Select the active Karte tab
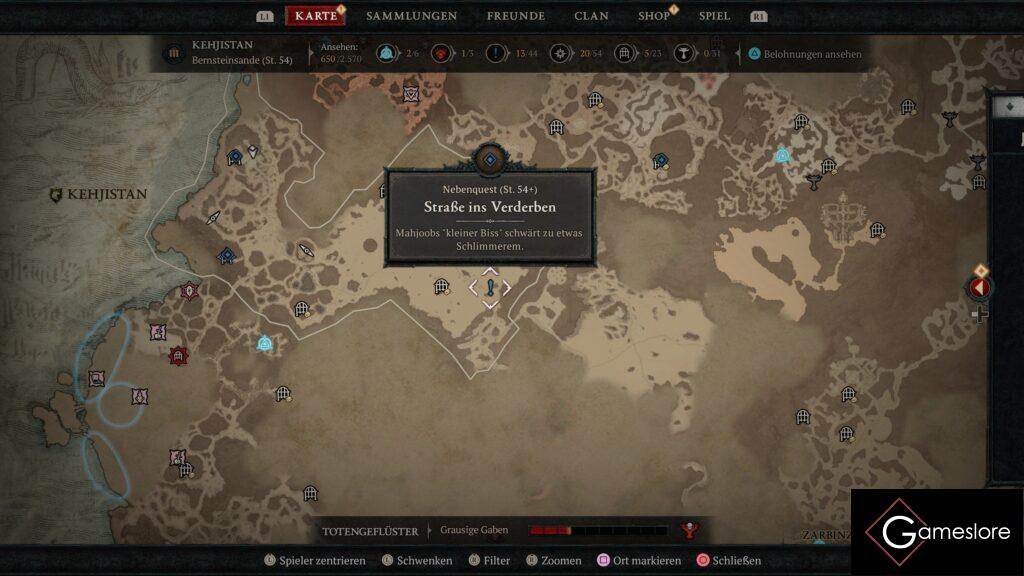 pos(316,16)
